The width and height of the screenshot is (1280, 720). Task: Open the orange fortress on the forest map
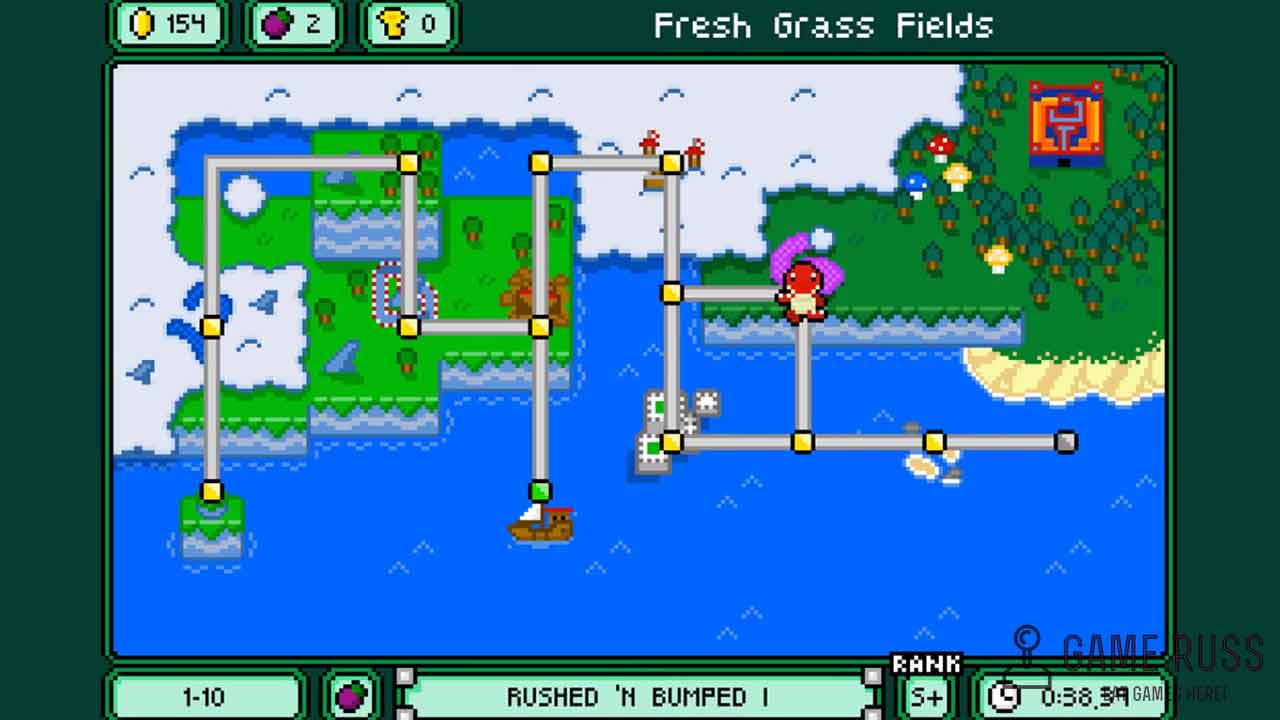pos(1066,123)
